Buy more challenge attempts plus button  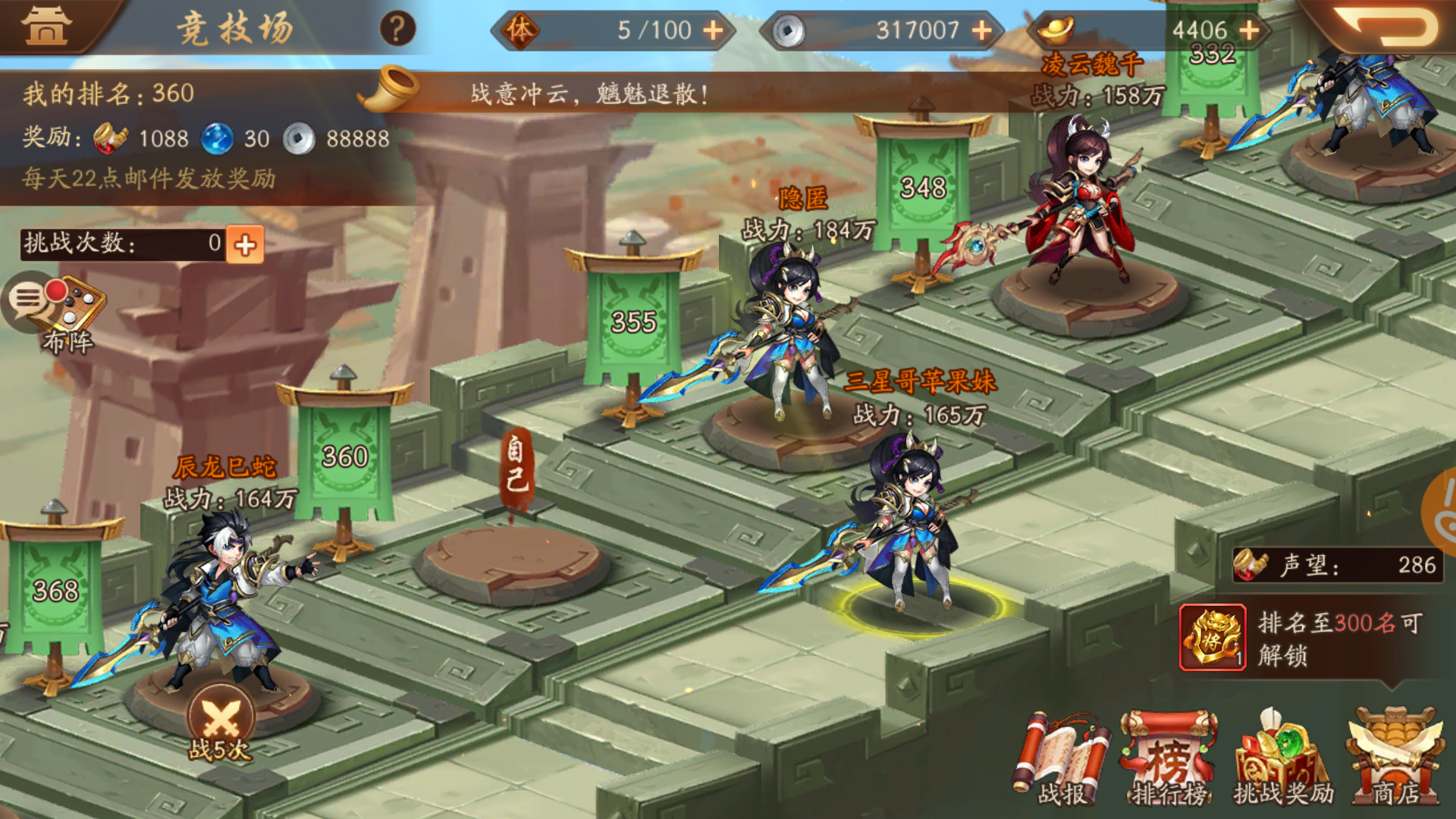[x=245, y=244]
